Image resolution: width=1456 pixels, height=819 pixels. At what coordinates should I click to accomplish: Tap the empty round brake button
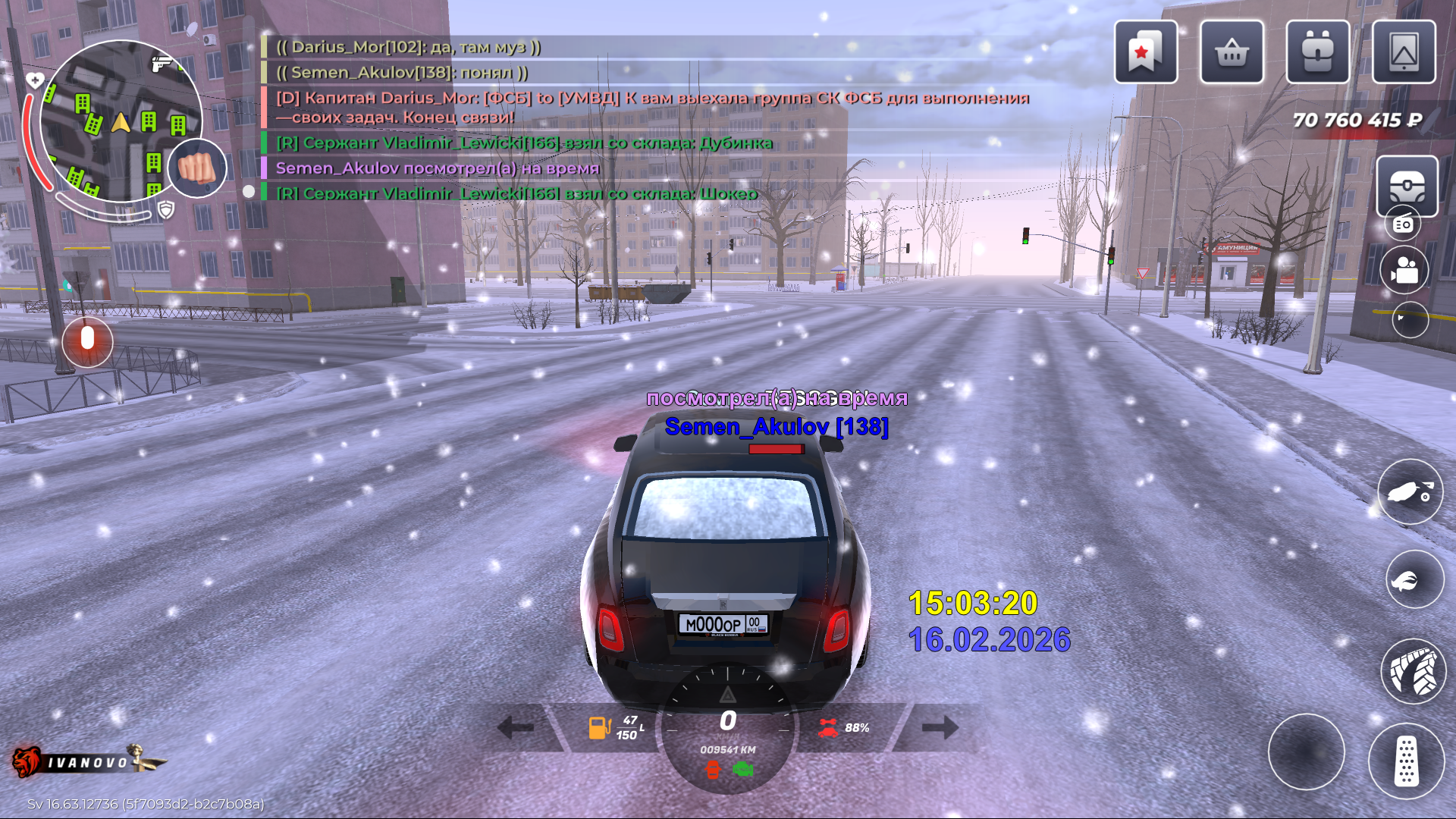[x=1306, y=752]
